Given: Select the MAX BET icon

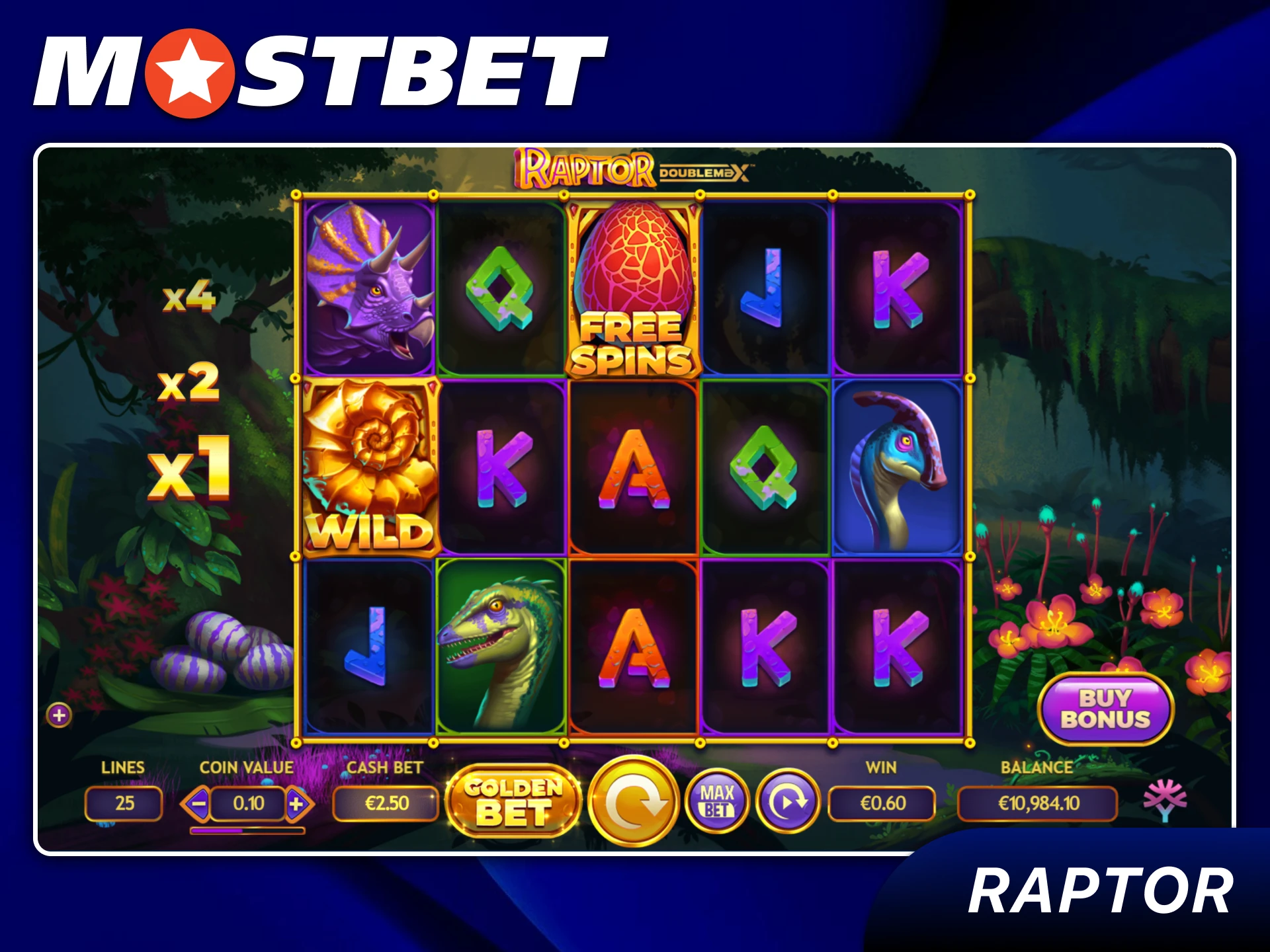Looking at the screenshot, I should coord(718,802).
